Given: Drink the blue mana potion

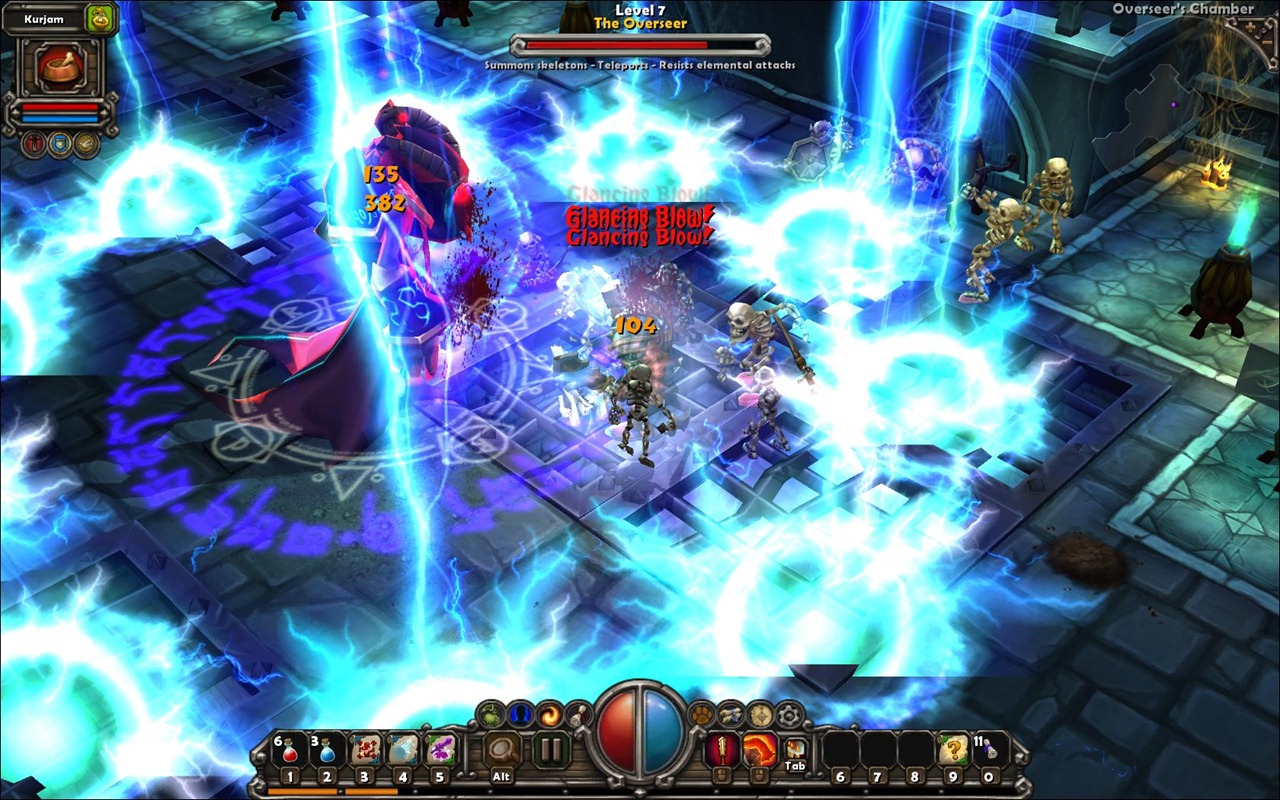Looking at the screenshot, I should 327,750.
